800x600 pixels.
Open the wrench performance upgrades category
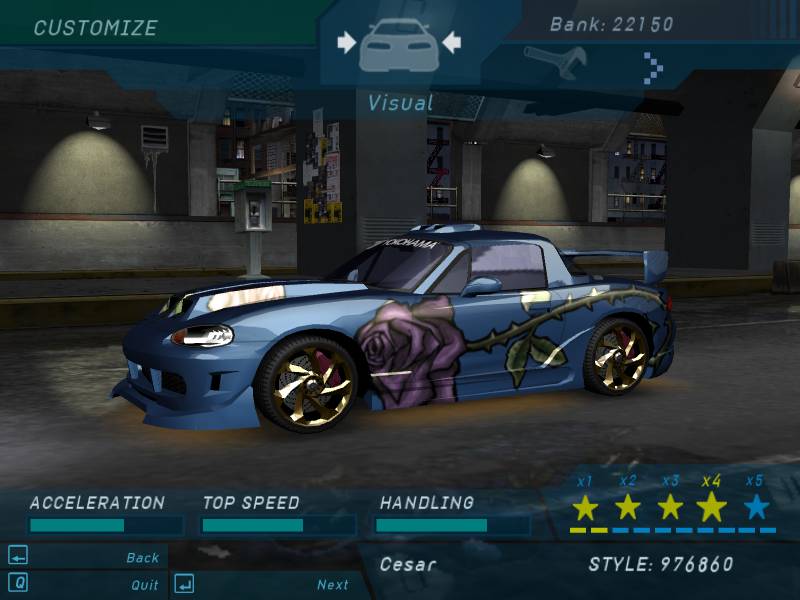[x=553, y=61]
